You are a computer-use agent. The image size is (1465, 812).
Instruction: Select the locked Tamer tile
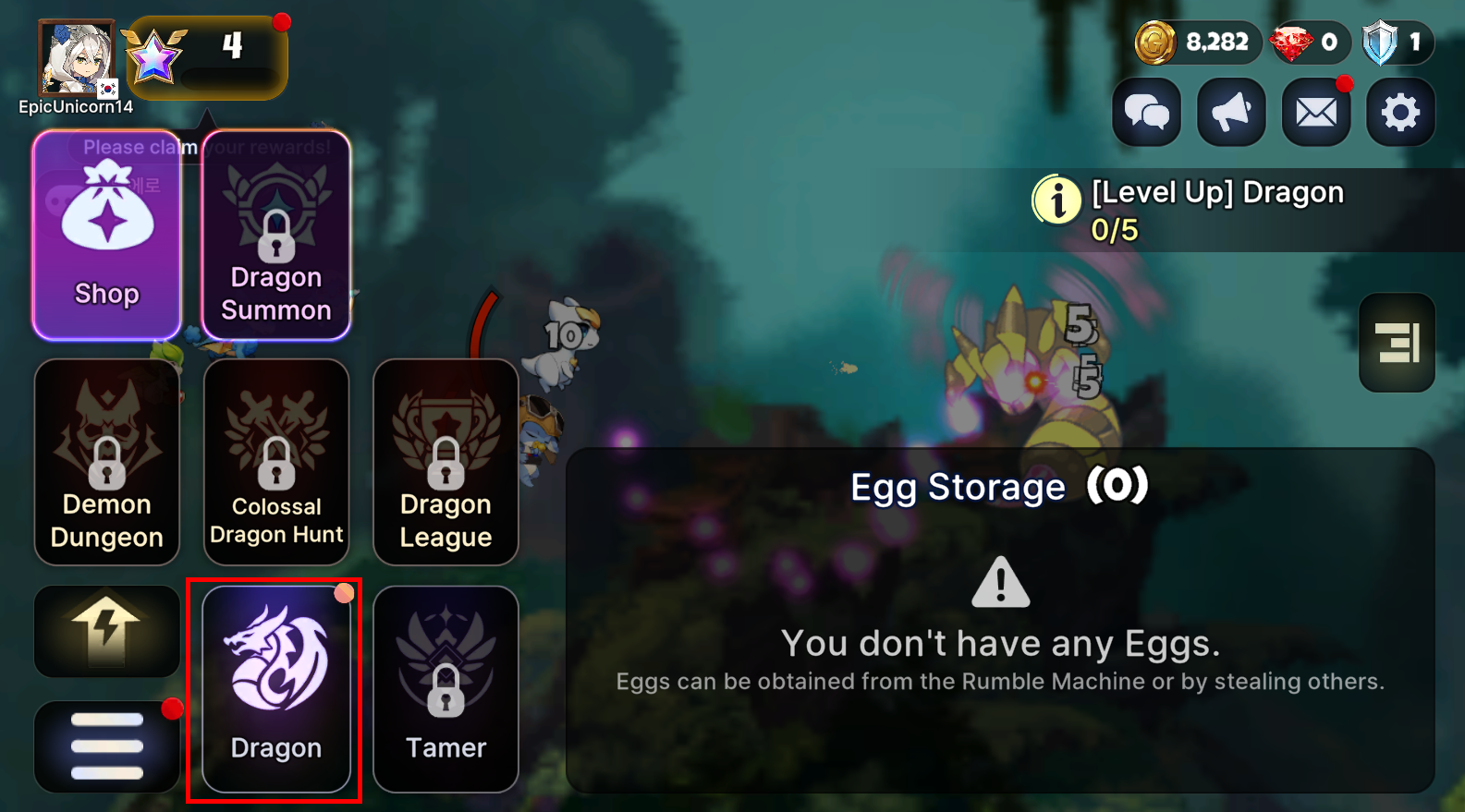446,689
